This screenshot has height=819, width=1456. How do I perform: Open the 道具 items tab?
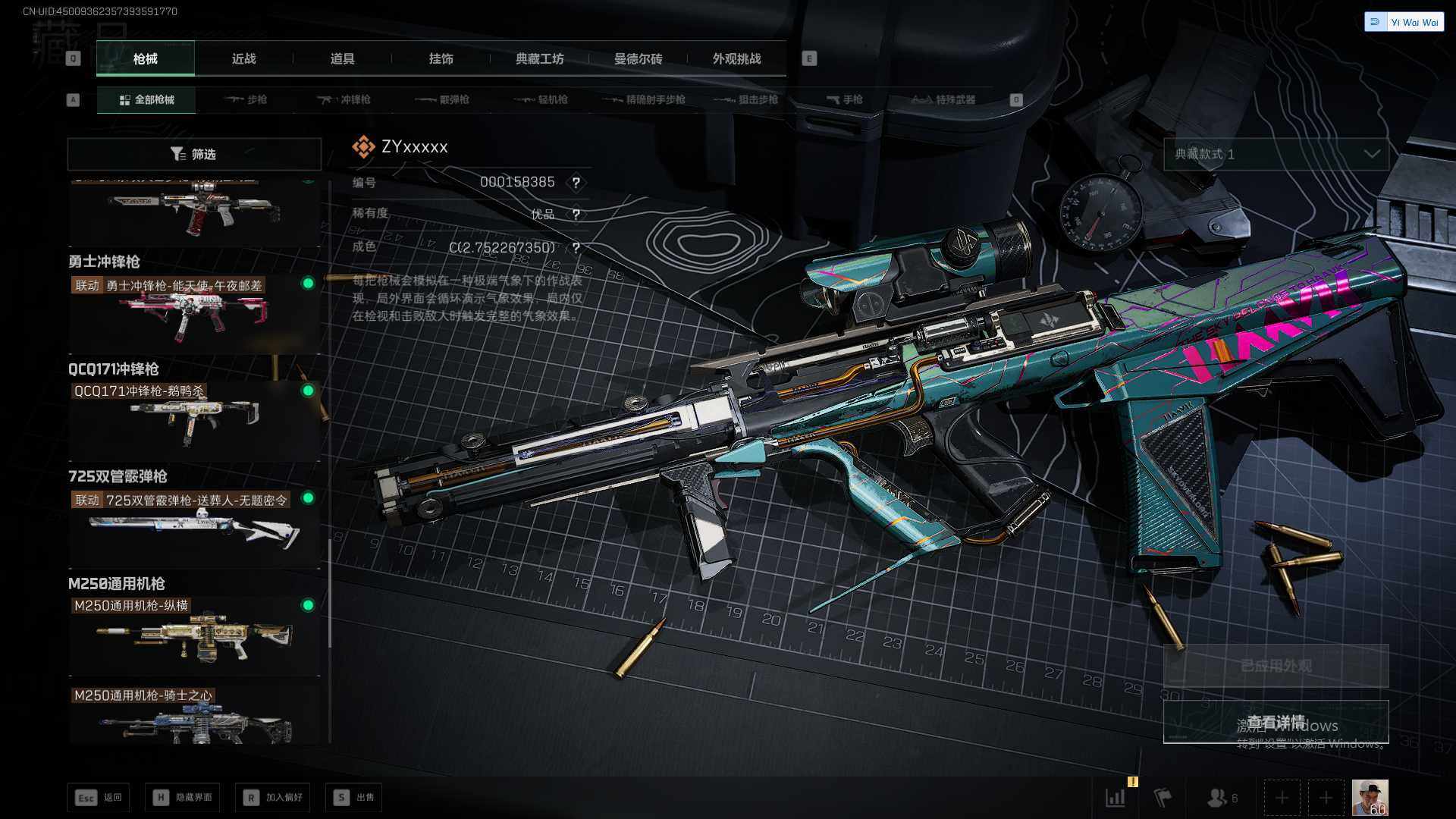[342, 58]
